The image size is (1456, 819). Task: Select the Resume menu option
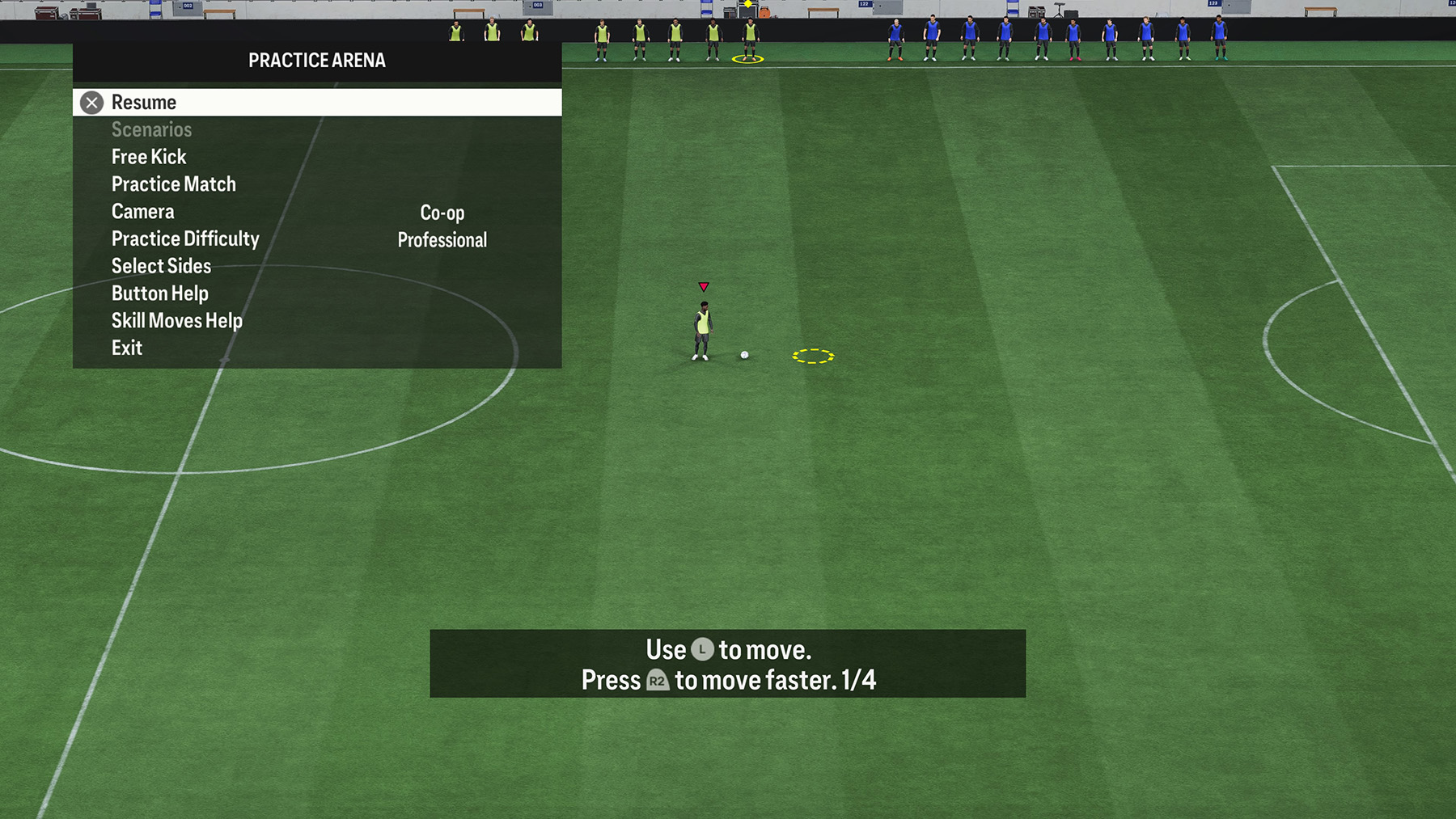144,102
